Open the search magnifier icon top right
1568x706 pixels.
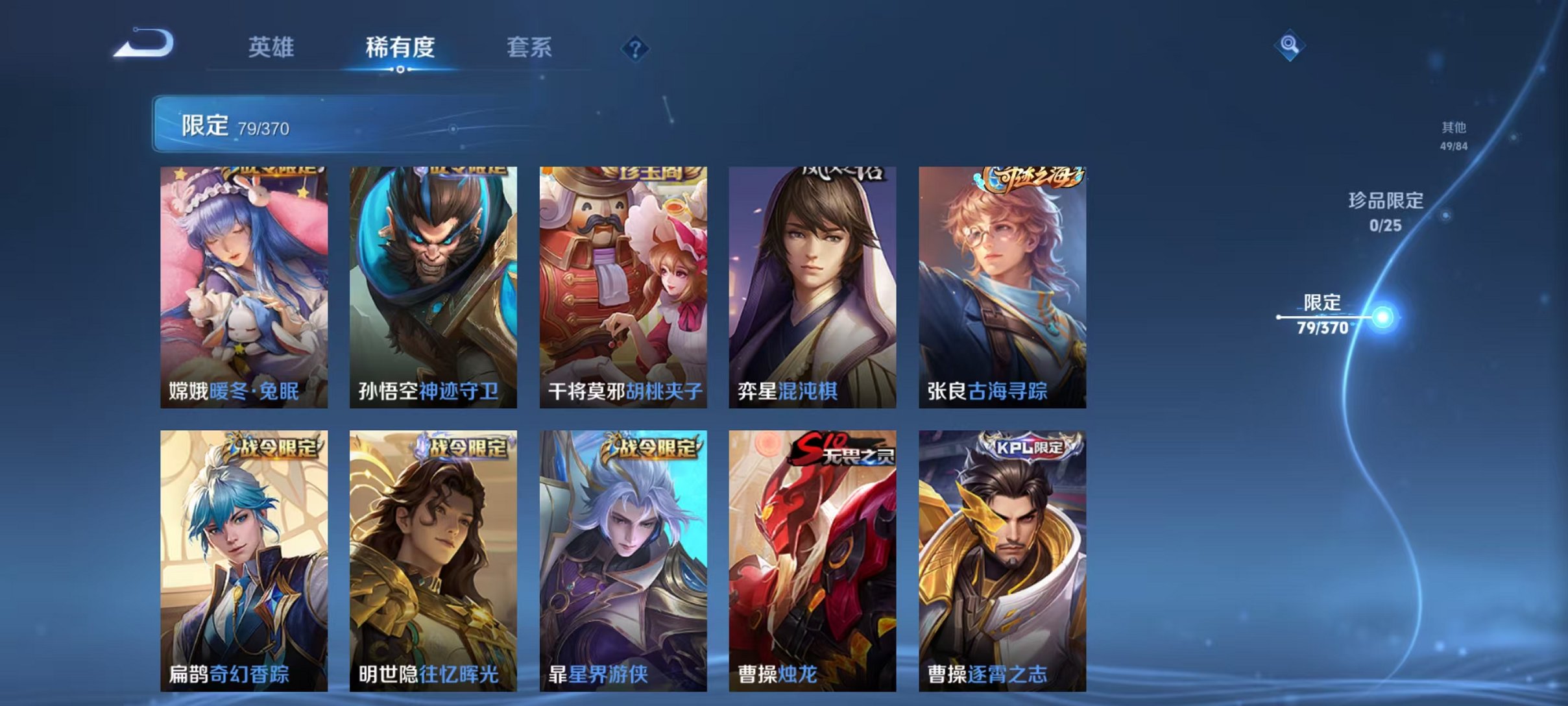(x=1288, y=45)
